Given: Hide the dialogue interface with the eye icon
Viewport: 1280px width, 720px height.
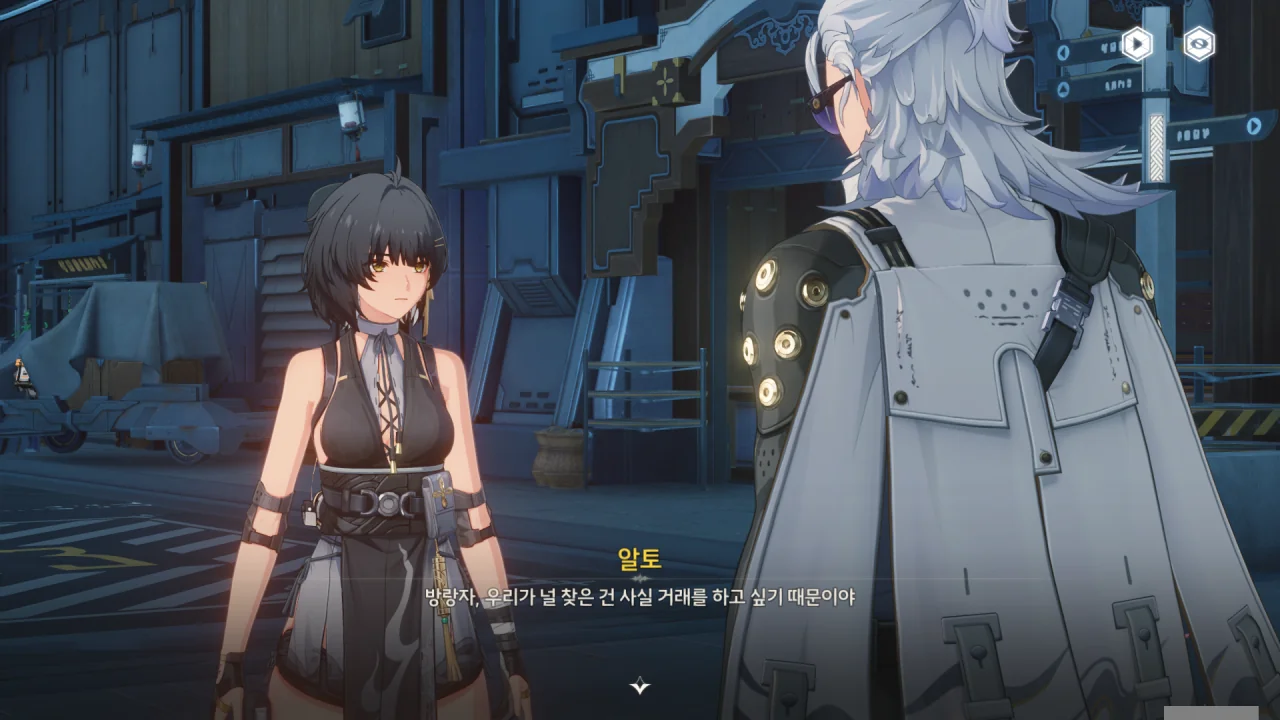Looking at the screenshot, I should 1199,43.
